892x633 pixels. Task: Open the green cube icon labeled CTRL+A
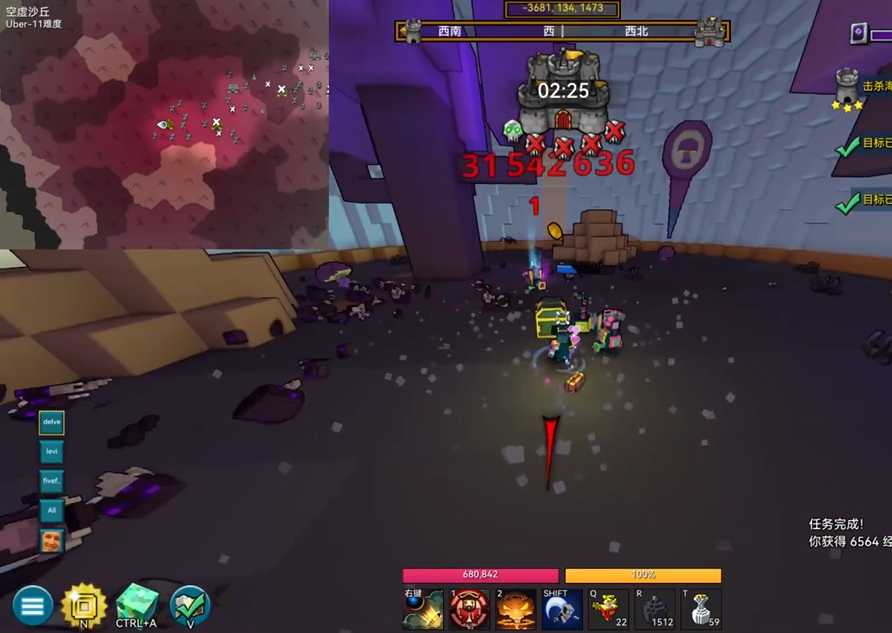click(x=137, y=604)
